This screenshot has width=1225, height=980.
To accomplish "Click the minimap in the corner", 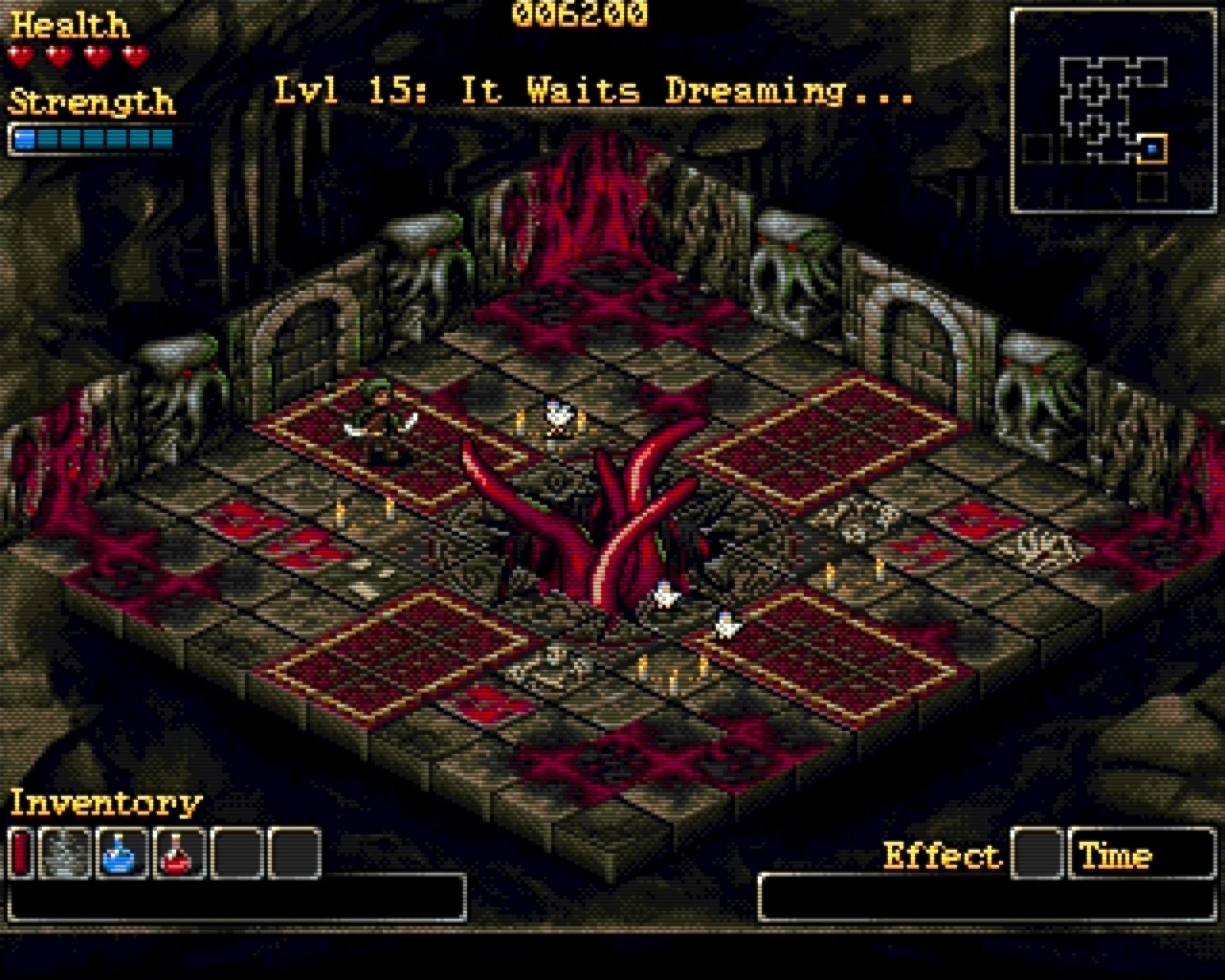I will point(1114,110).
